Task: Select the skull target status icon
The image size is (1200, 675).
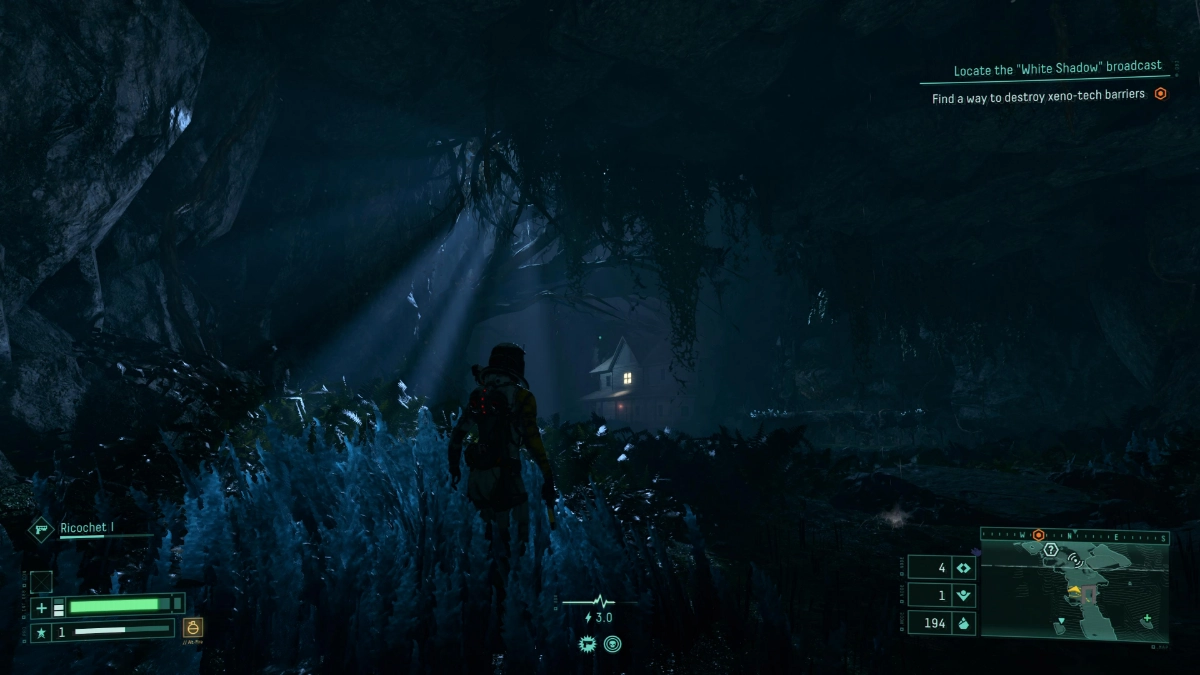Action: (x=612, y=644)
